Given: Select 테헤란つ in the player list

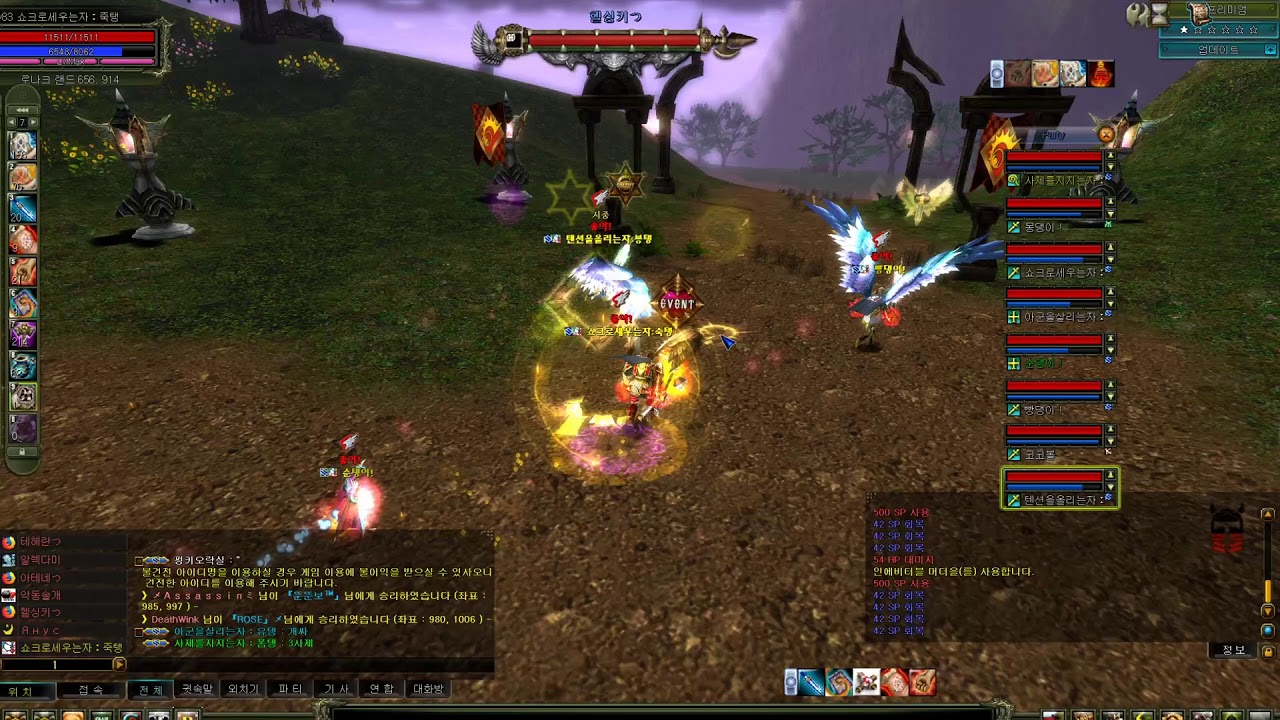Looking at the screenshot, I should coord(40,542).
